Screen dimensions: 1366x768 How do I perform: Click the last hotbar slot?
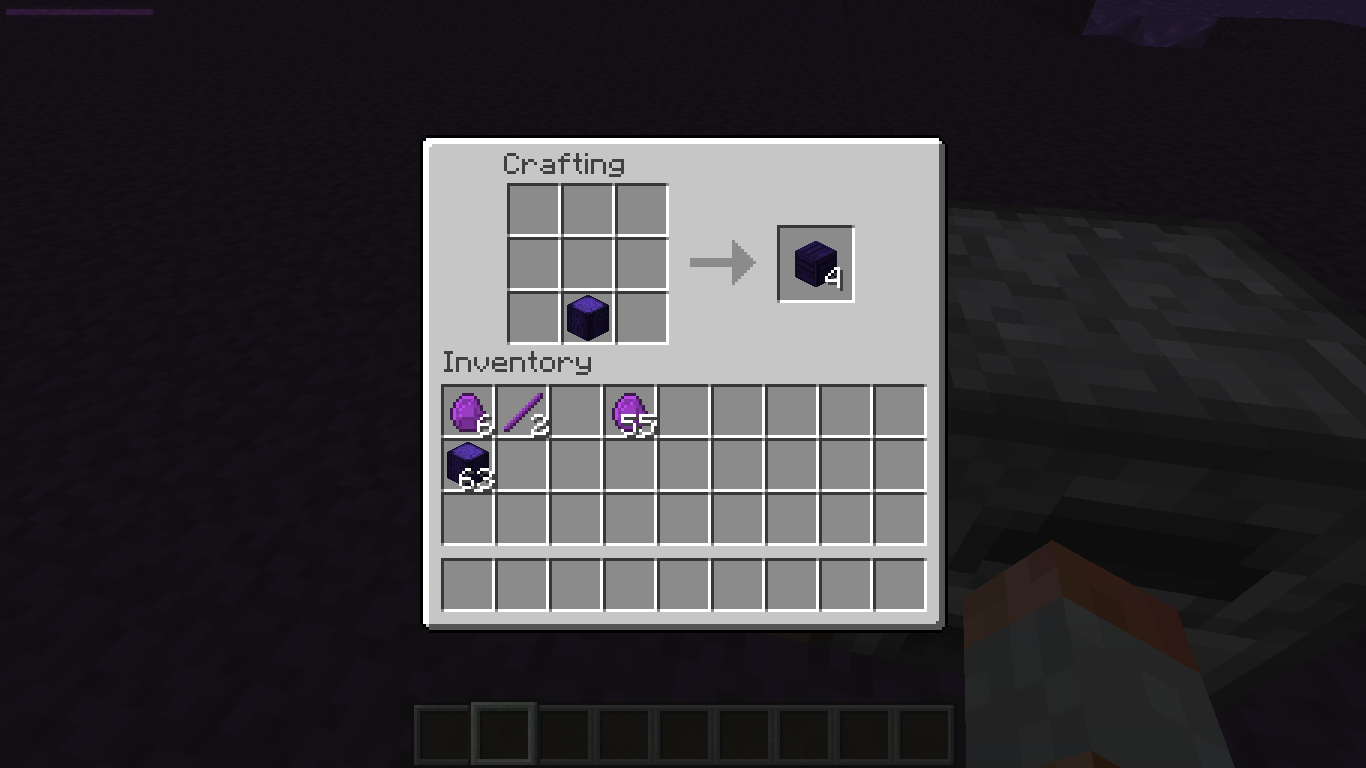tap(925, 732)
